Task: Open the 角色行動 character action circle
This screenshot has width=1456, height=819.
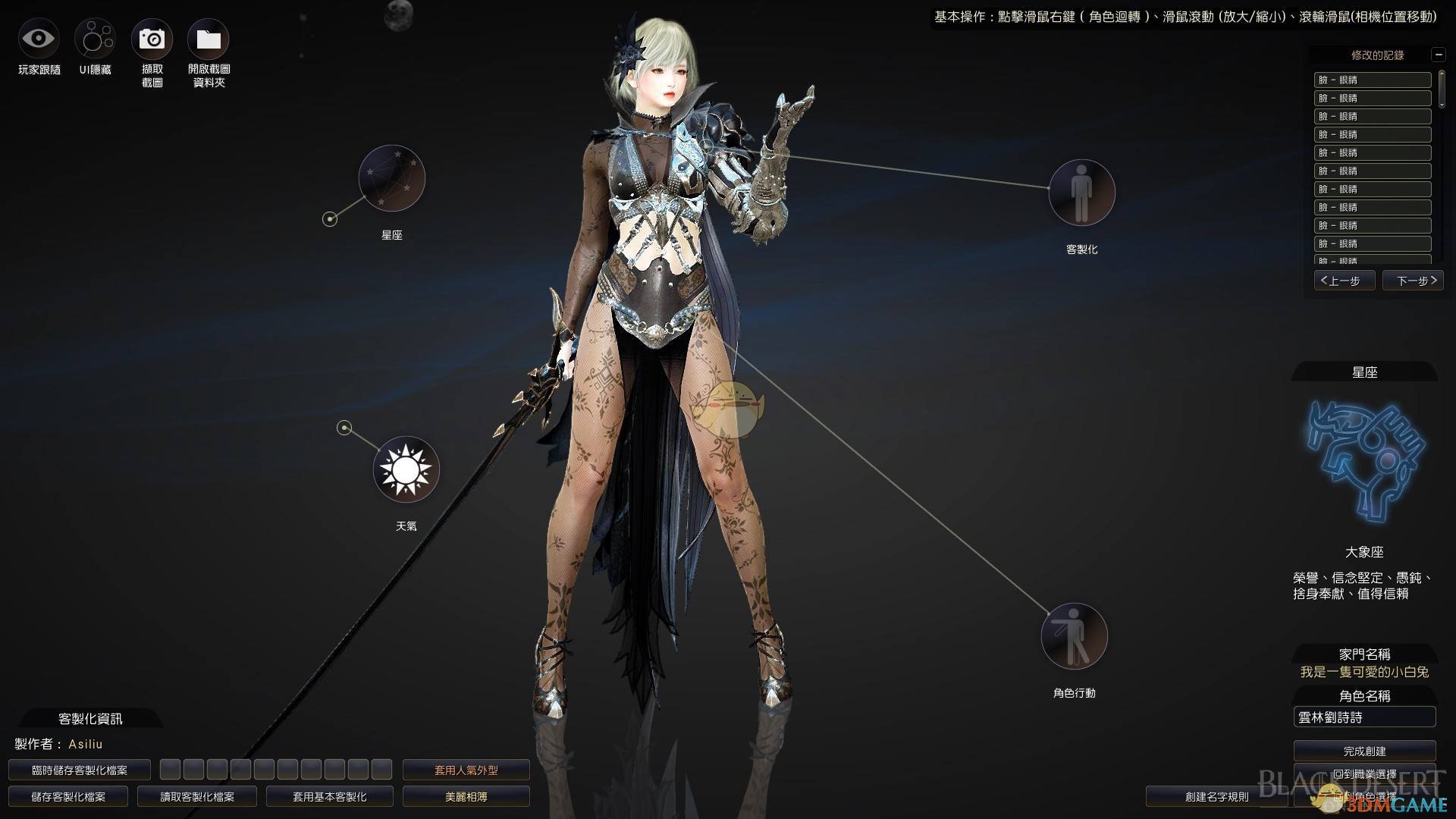Action: pos(1074,636)
